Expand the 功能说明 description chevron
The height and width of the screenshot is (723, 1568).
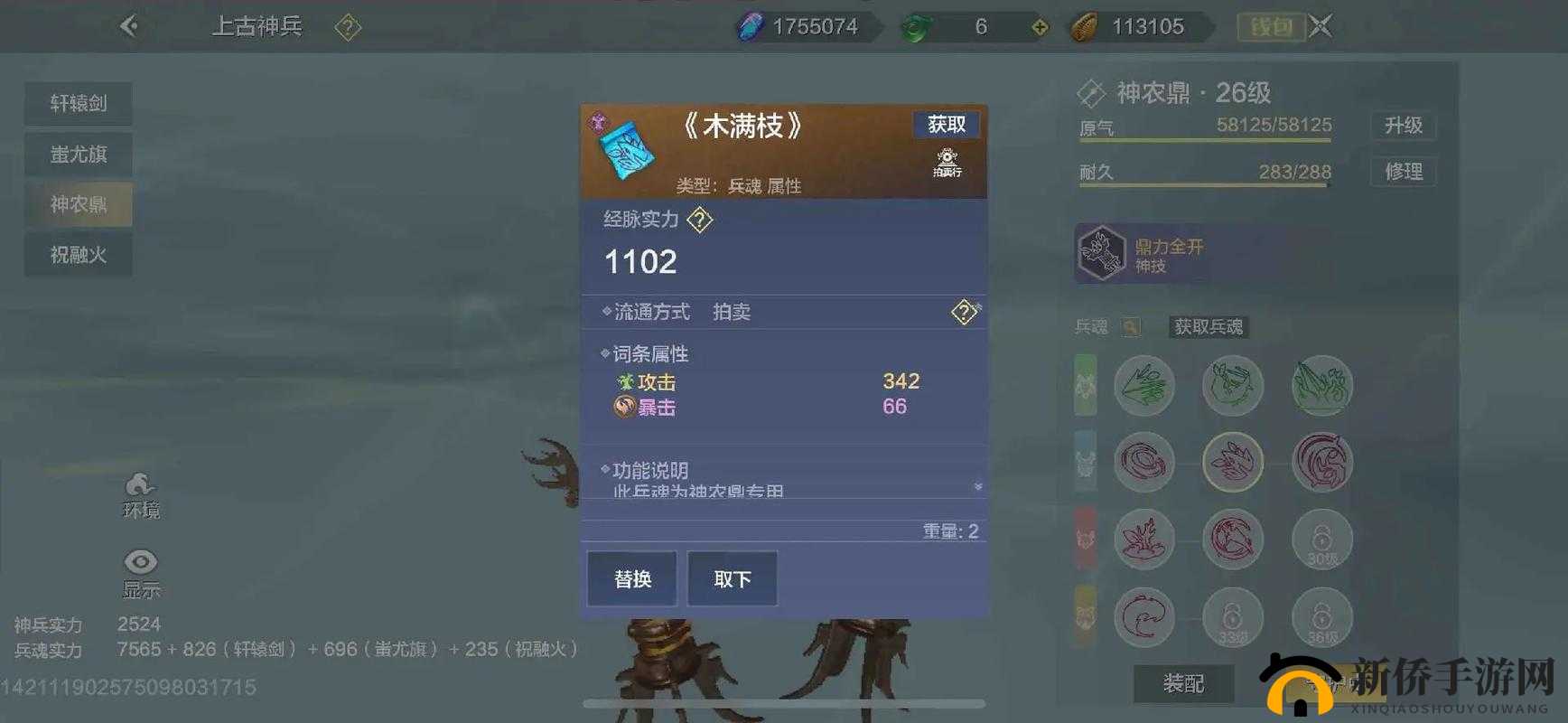coord(977,484)
